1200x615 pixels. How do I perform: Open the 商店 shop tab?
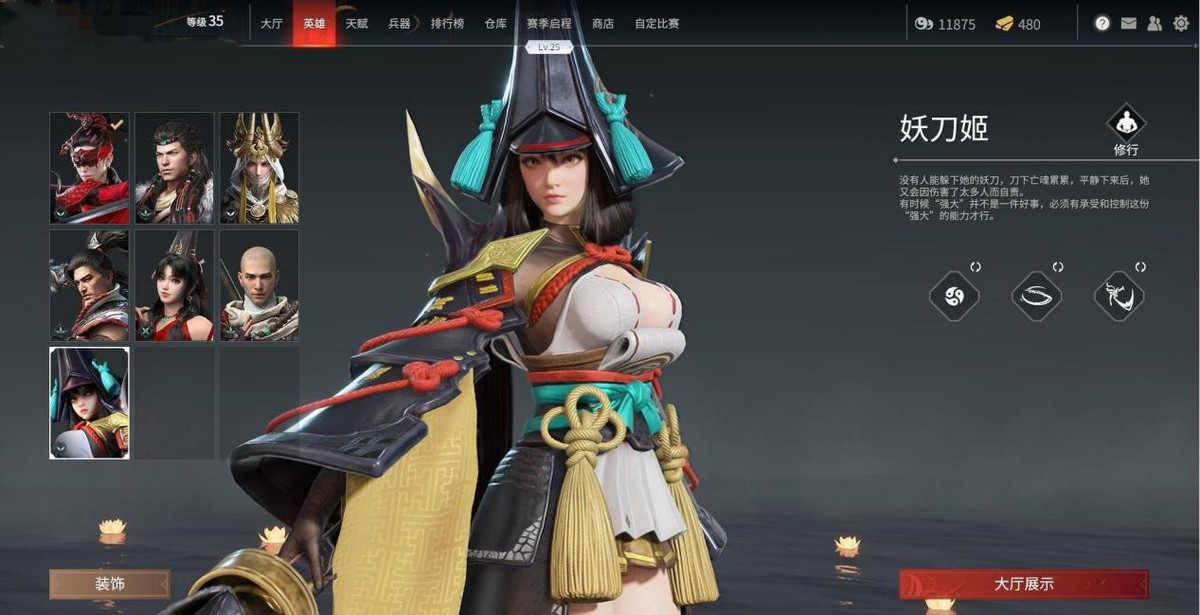tap(602, 23)
